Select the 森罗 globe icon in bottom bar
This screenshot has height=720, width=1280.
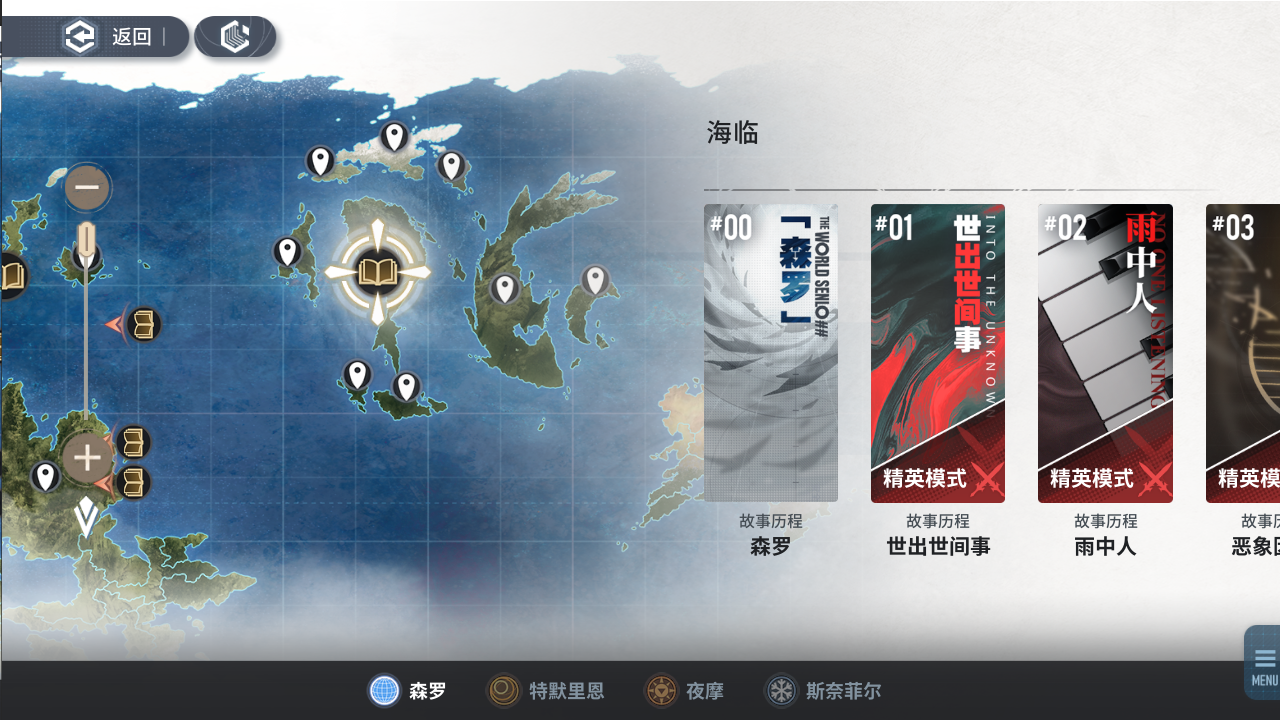click(x=385, y=691)
